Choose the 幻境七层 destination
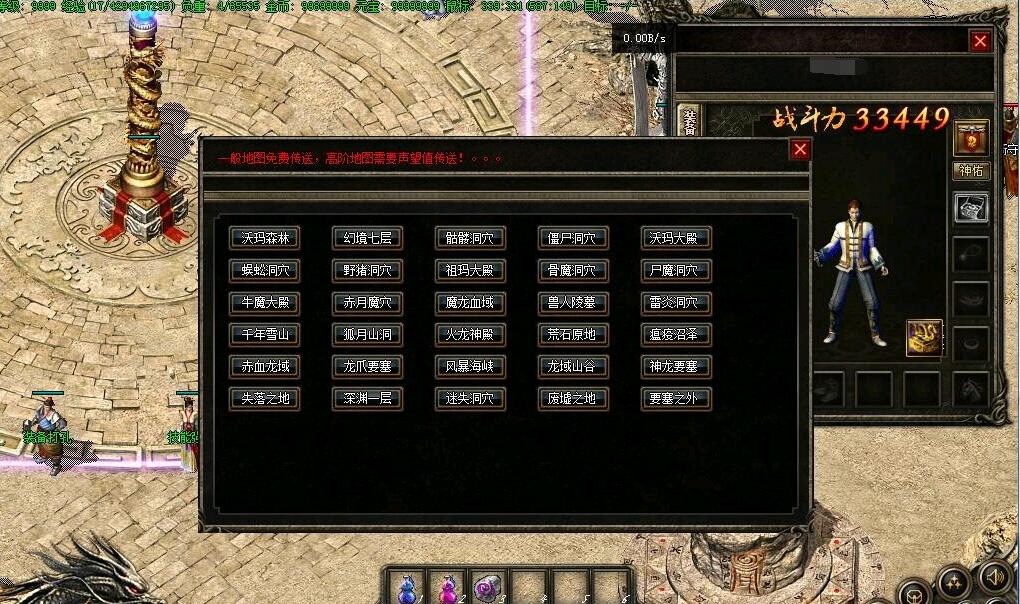The height and width of the screenshot is (604, 1020). (367, 238)
